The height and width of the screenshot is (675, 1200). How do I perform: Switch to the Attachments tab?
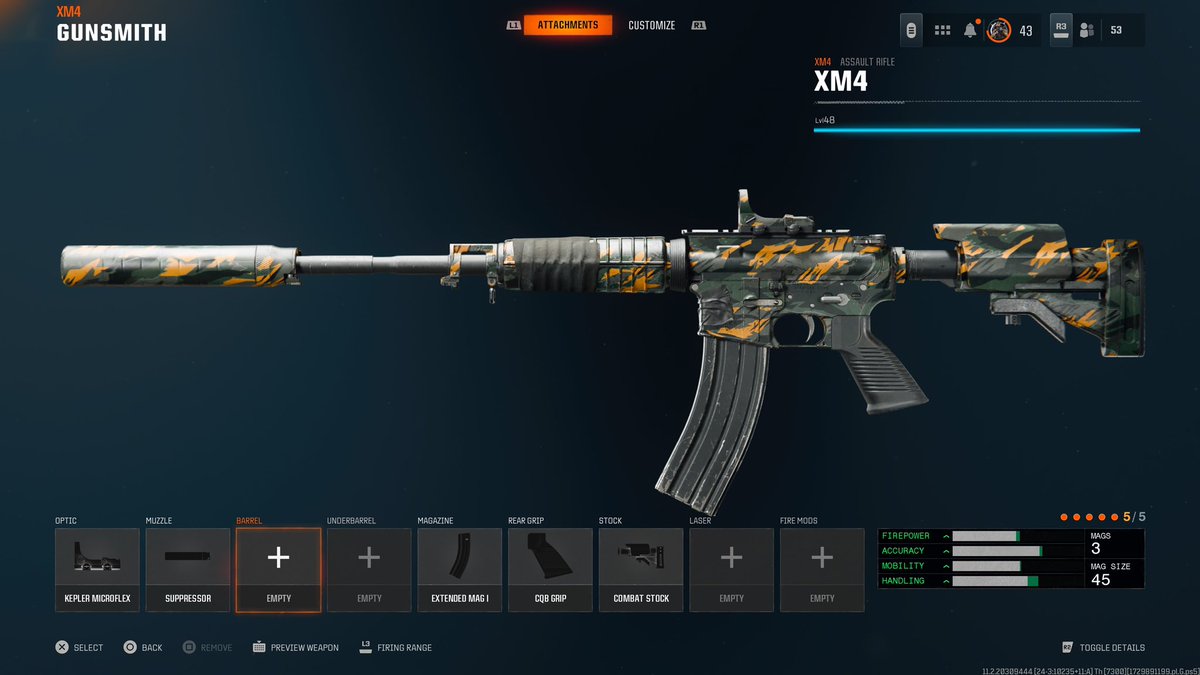[x=567, y=25]
